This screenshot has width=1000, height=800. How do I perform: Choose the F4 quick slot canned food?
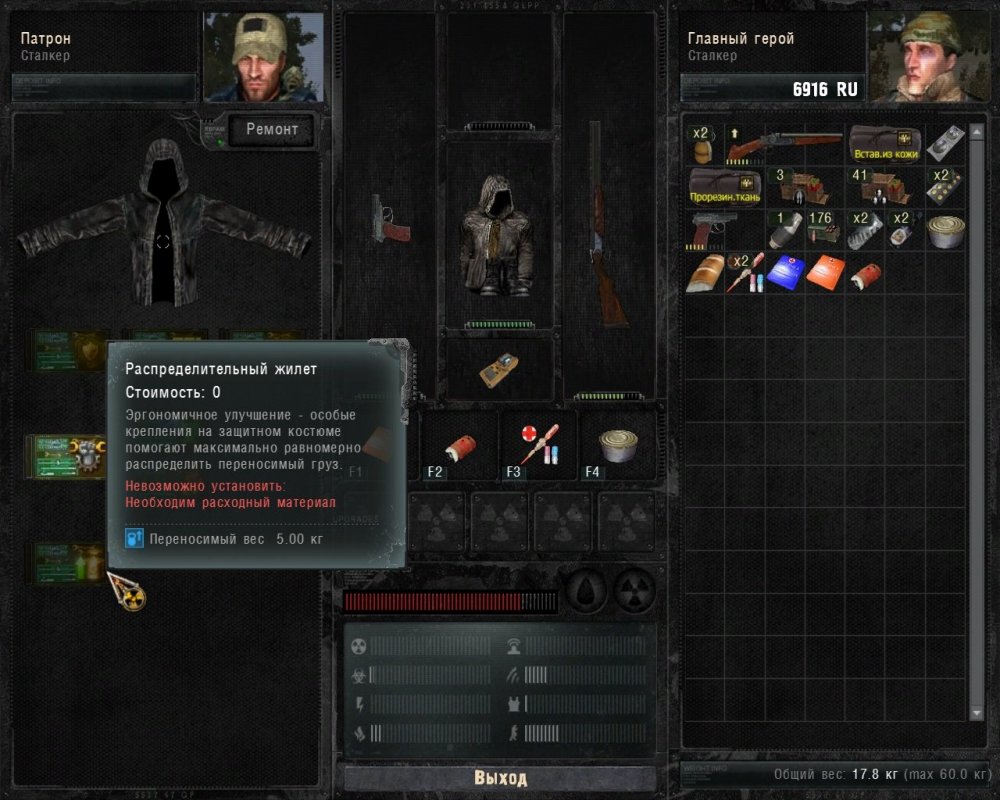coord(618,444)
